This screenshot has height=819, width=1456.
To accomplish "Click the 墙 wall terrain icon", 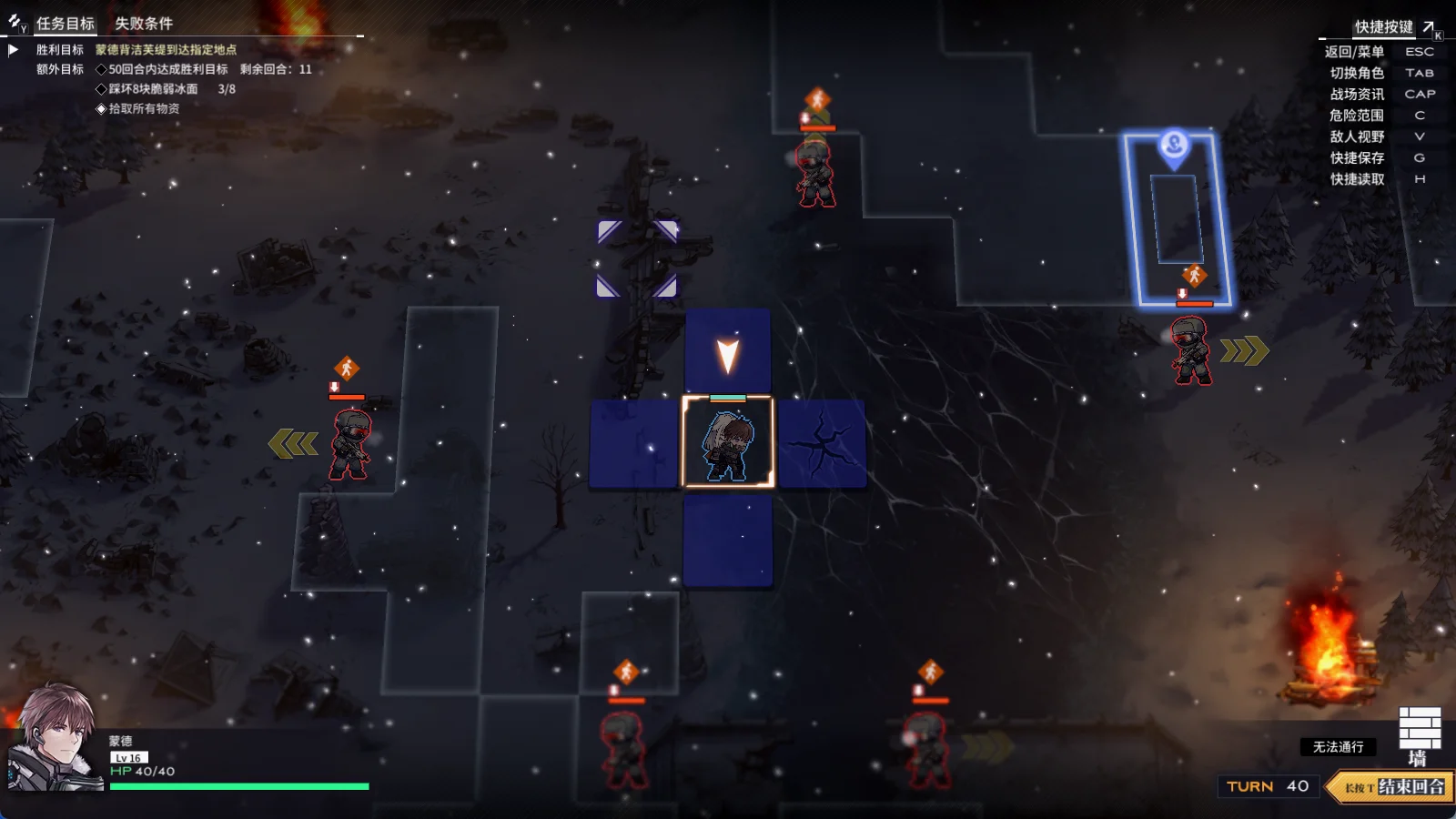I will point(1419,735).
